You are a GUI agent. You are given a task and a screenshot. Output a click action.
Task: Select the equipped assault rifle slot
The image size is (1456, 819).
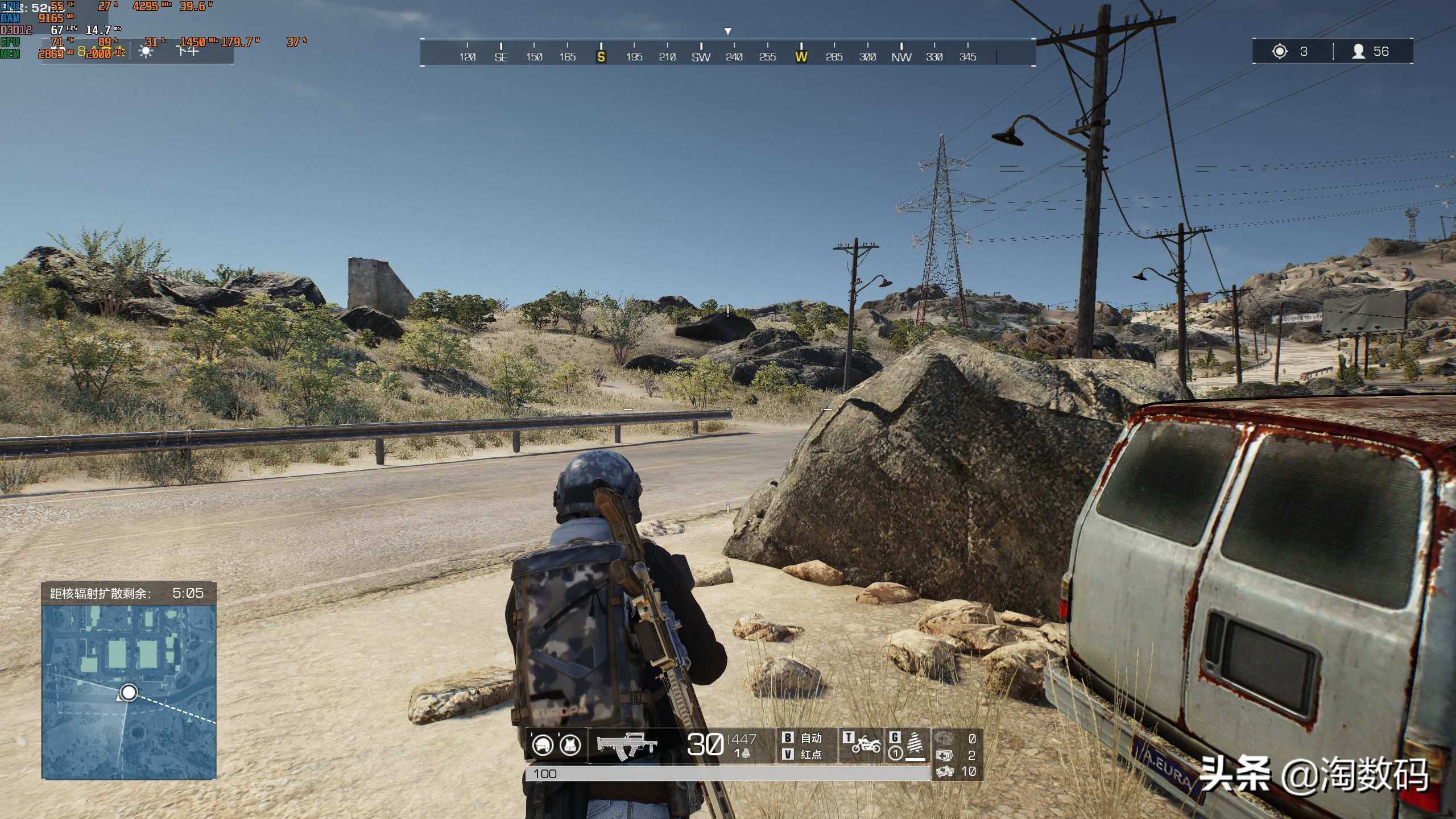[x=626, y=745]
